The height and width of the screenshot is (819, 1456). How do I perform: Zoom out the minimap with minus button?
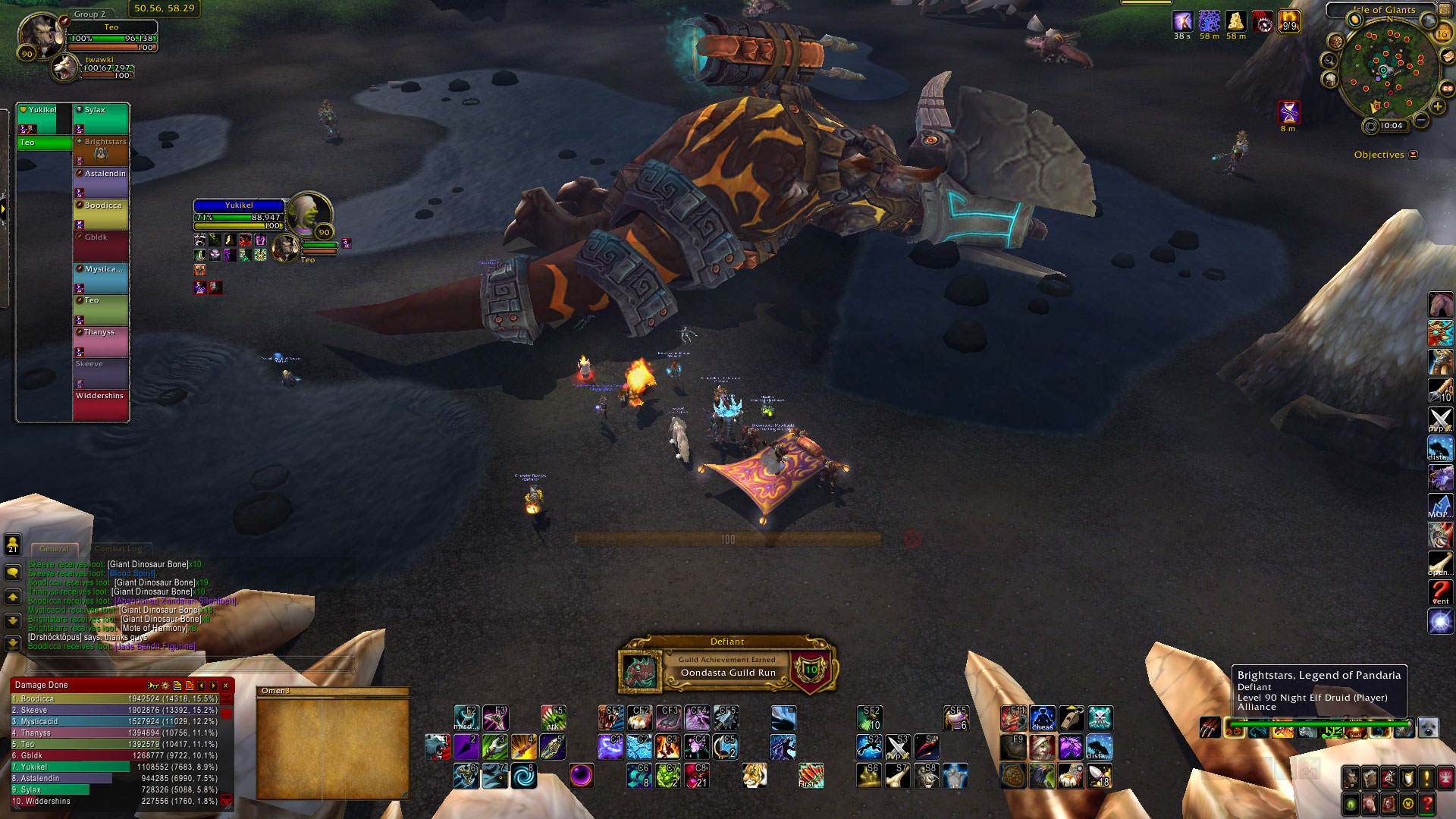pyautogui.click(x=1422, y=121)
